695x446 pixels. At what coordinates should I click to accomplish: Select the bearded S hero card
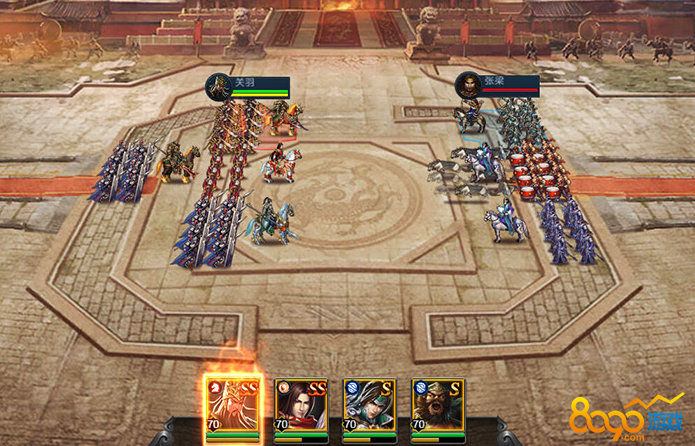coord(436,407)
